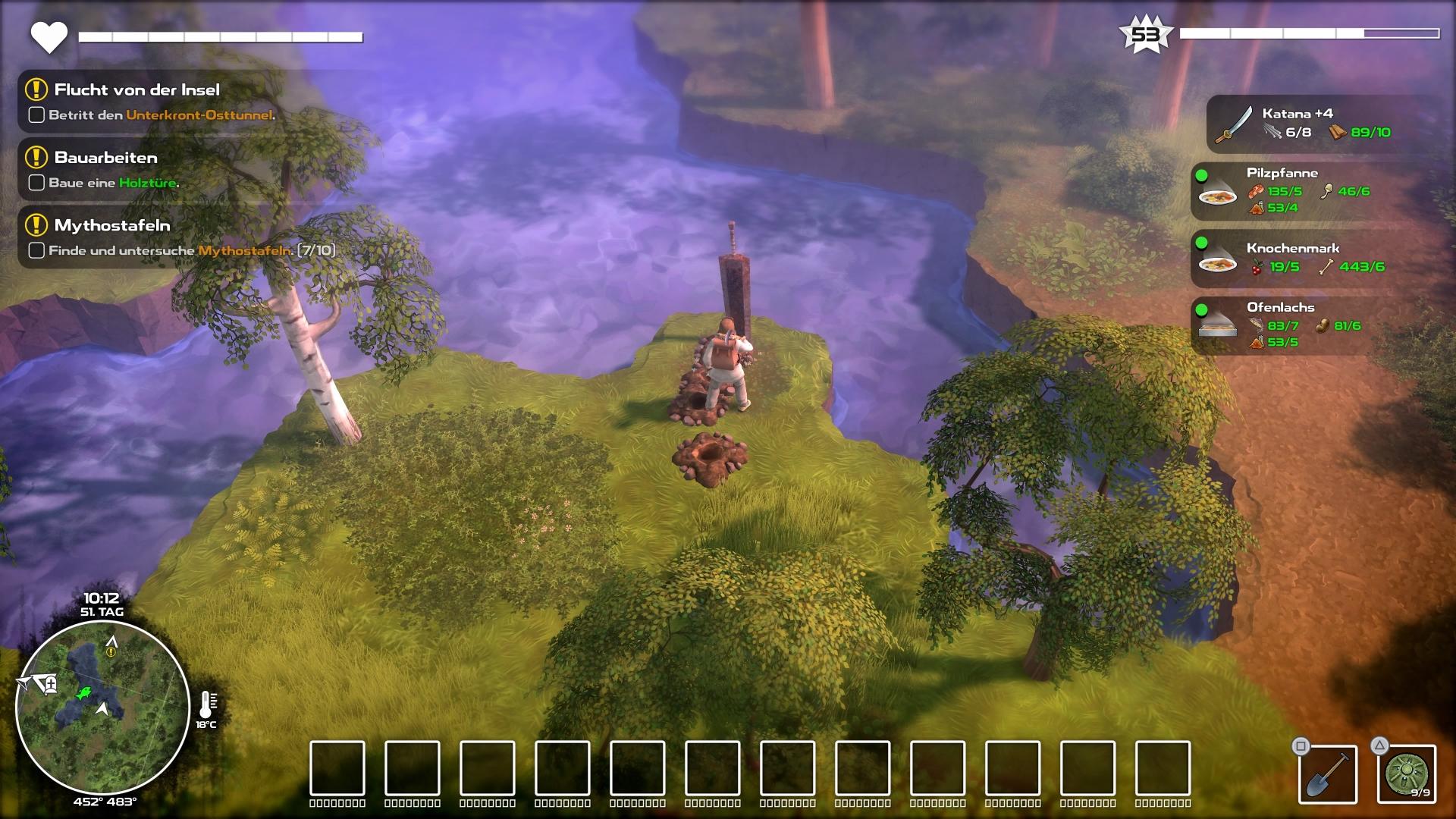Click the level 53 star badge

pyautogui.click(x=1145, y=35)
